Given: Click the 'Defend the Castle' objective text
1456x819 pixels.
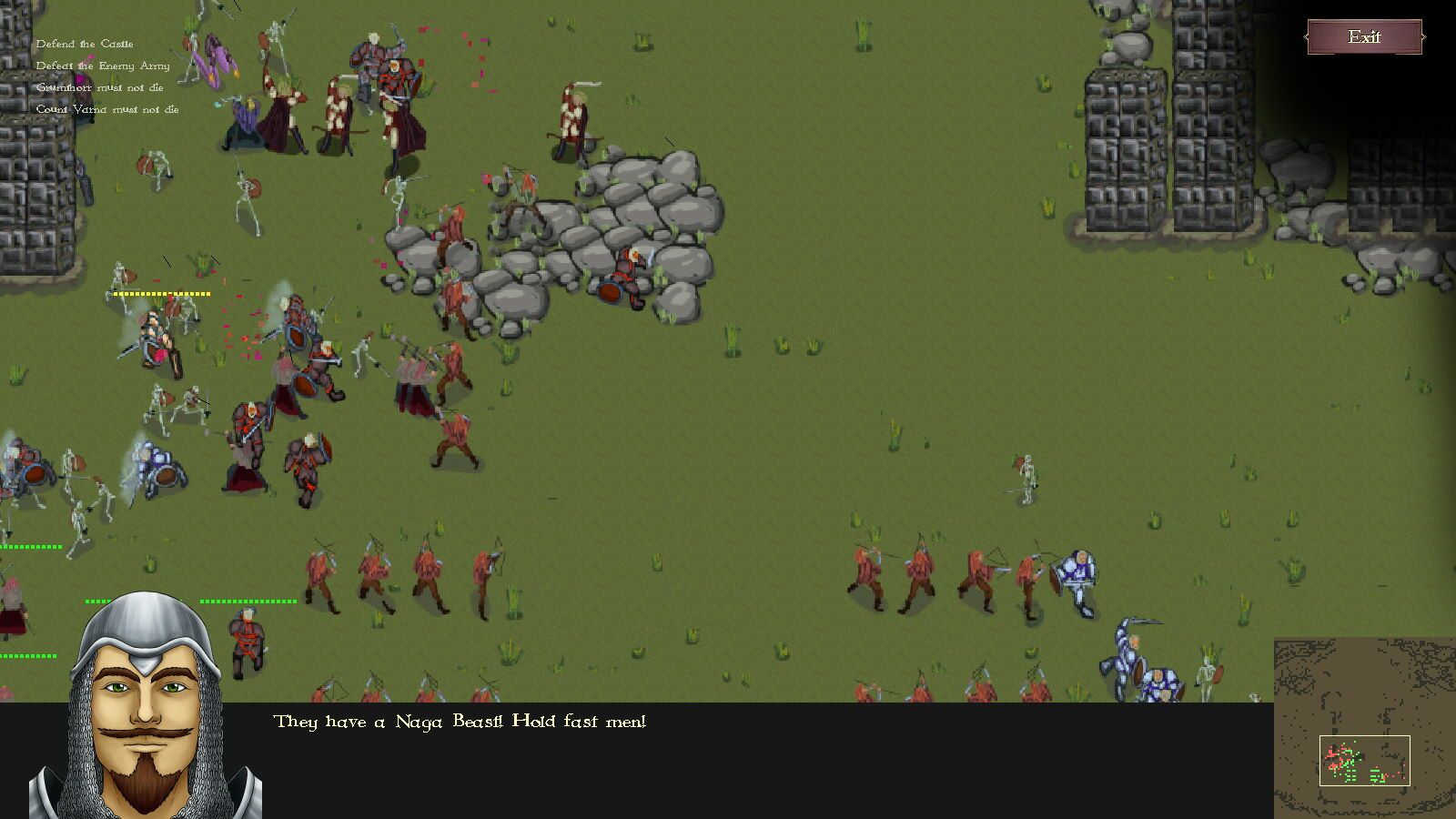Looking at the screenshot, I should pos(86,43).
